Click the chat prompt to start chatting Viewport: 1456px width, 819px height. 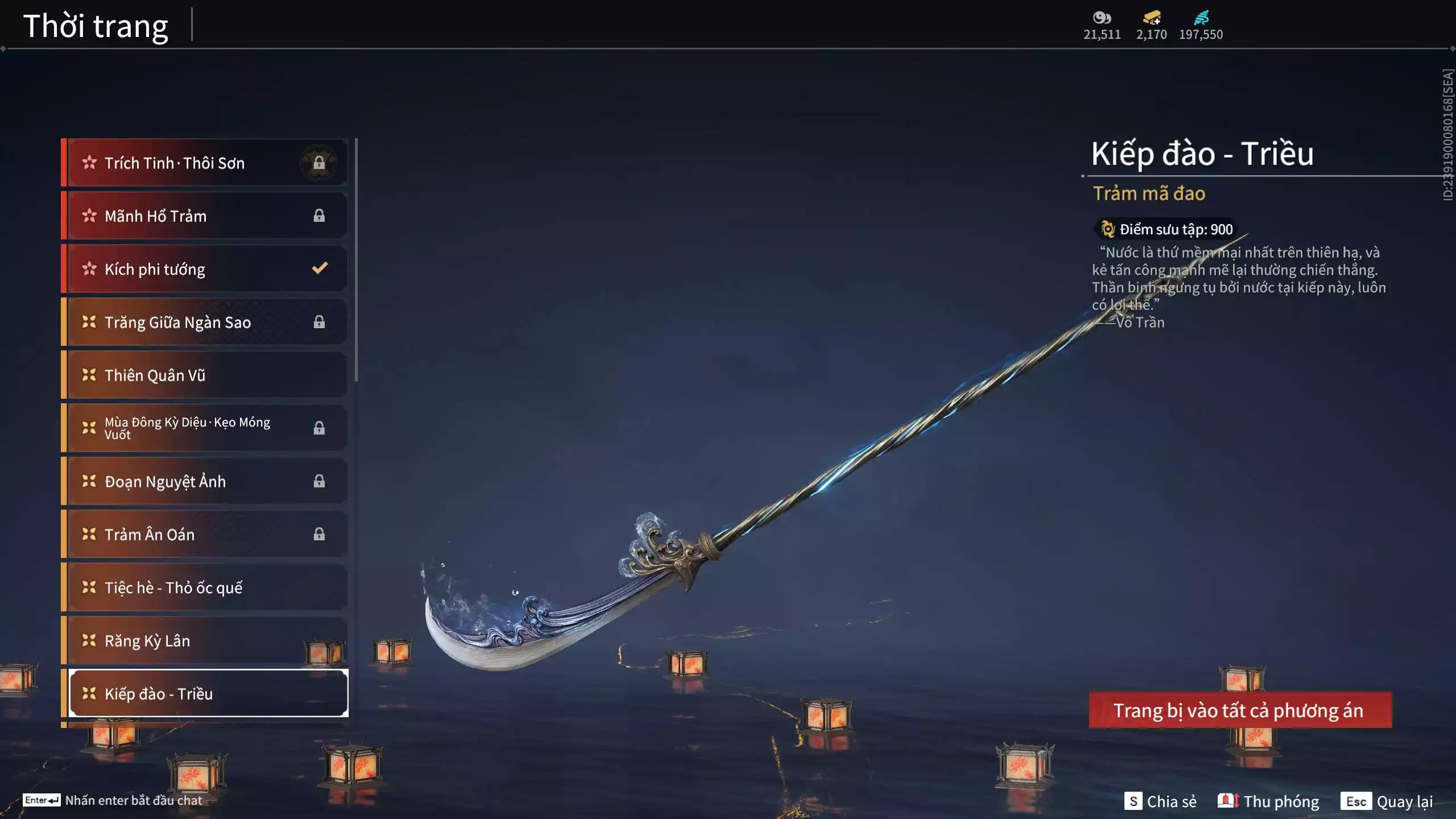[113, 800]
